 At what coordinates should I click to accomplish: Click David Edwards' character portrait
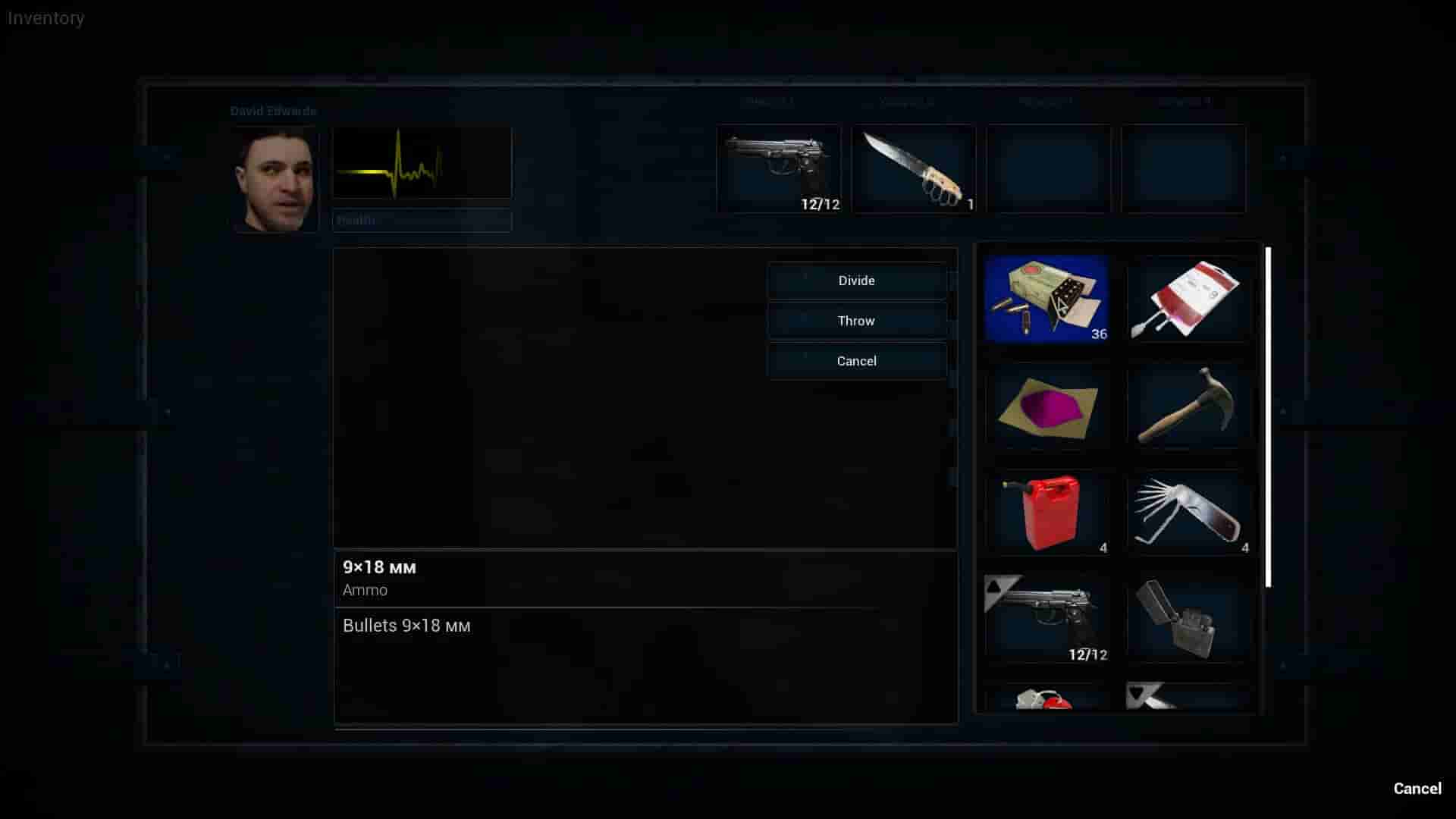coord(275,180)
